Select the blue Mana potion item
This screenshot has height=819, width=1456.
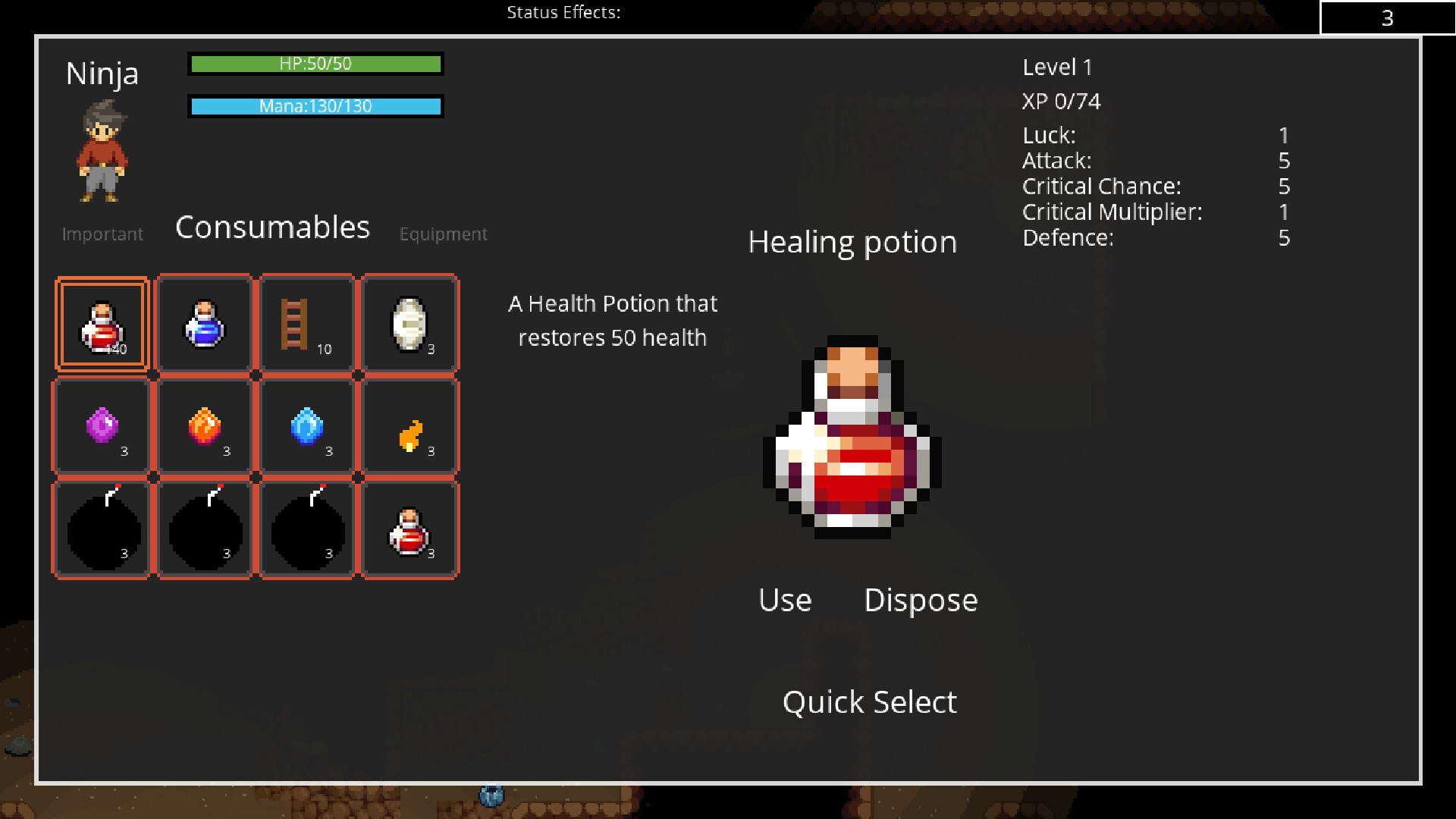(x=203, y=323)
